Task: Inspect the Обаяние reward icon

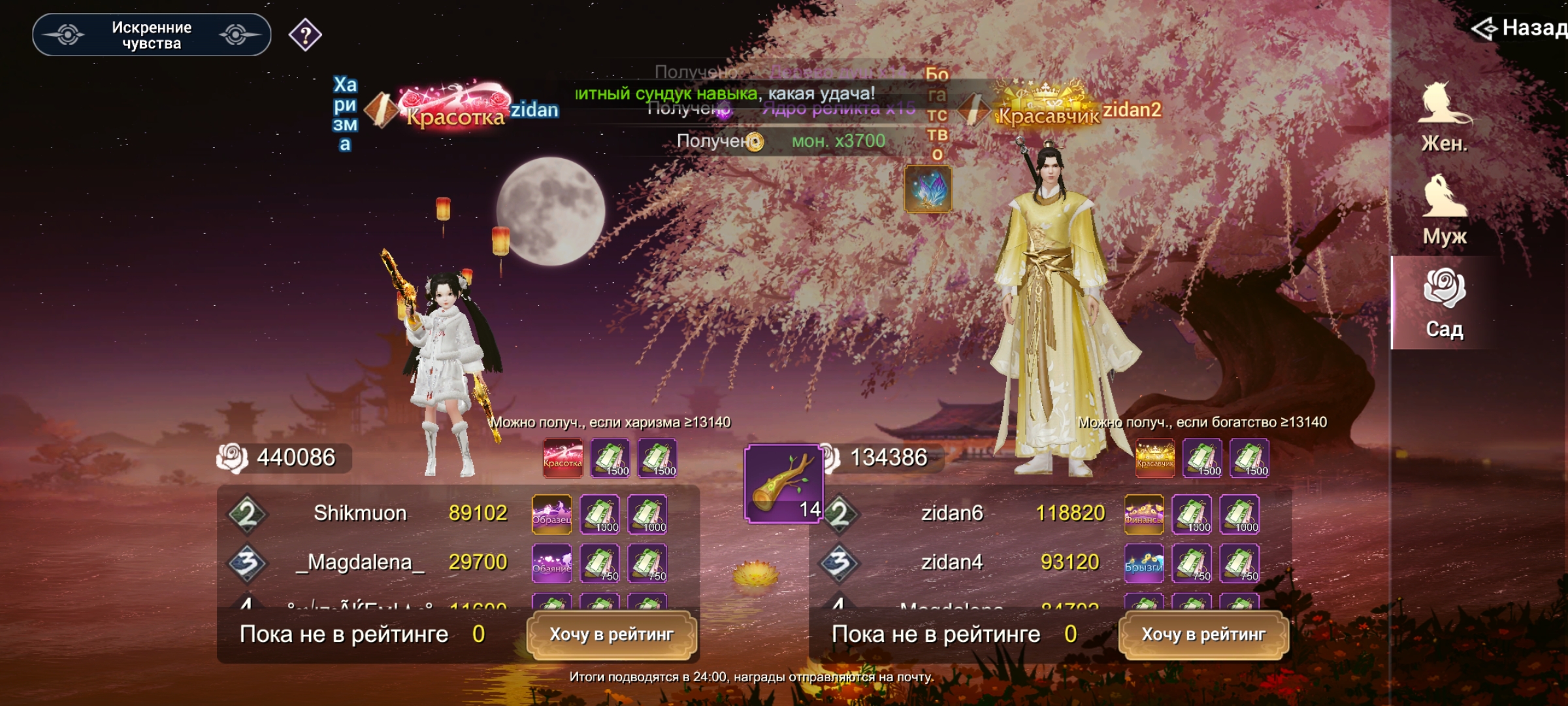Action: point(552,563)
